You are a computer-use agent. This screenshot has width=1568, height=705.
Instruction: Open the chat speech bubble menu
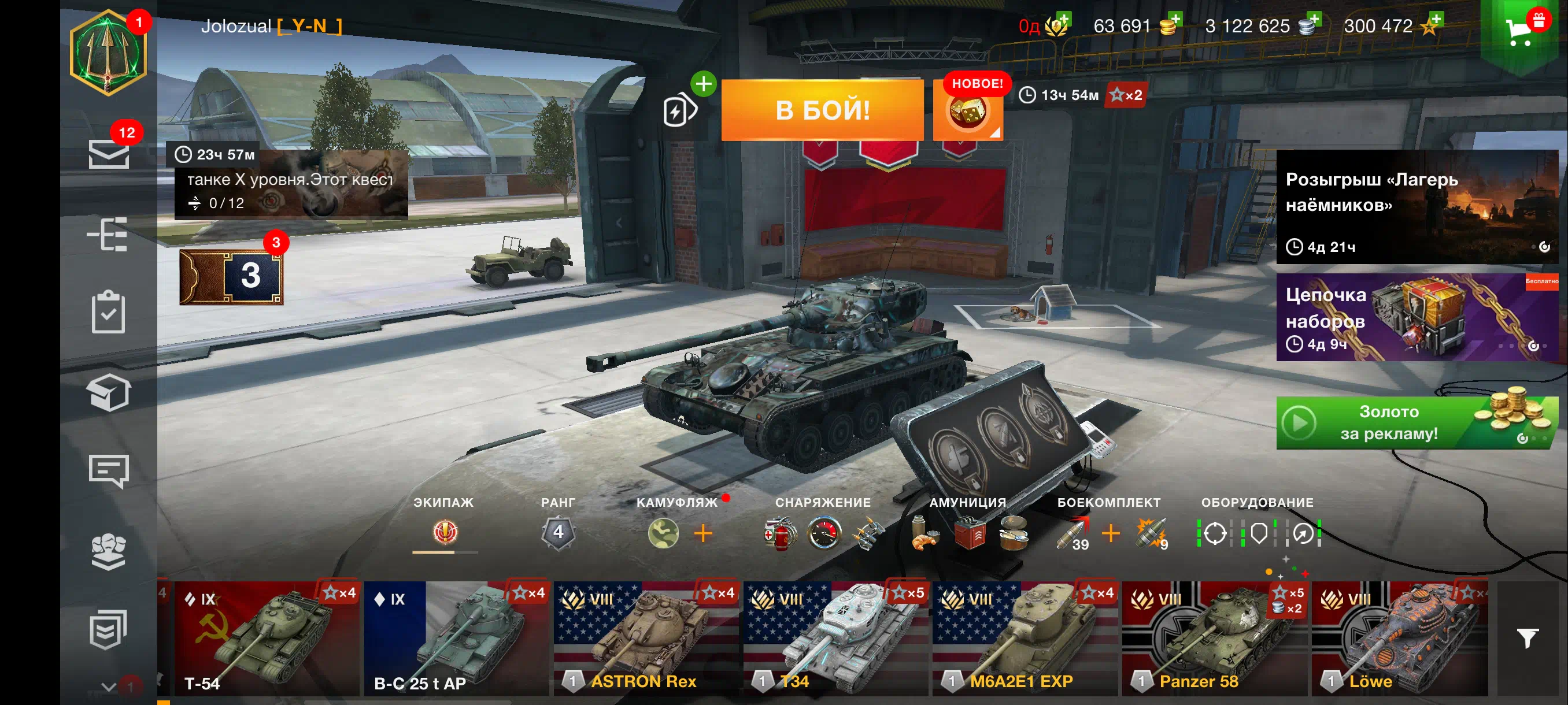(x=108, y=470)
